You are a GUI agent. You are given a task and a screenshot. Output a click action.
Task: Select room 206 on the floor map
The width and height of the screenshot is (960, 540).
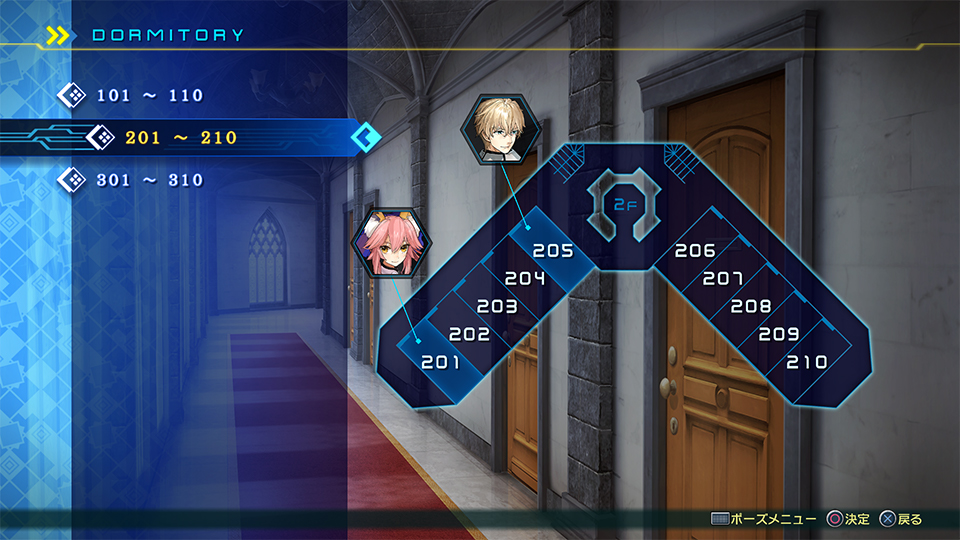pos(695,251)
